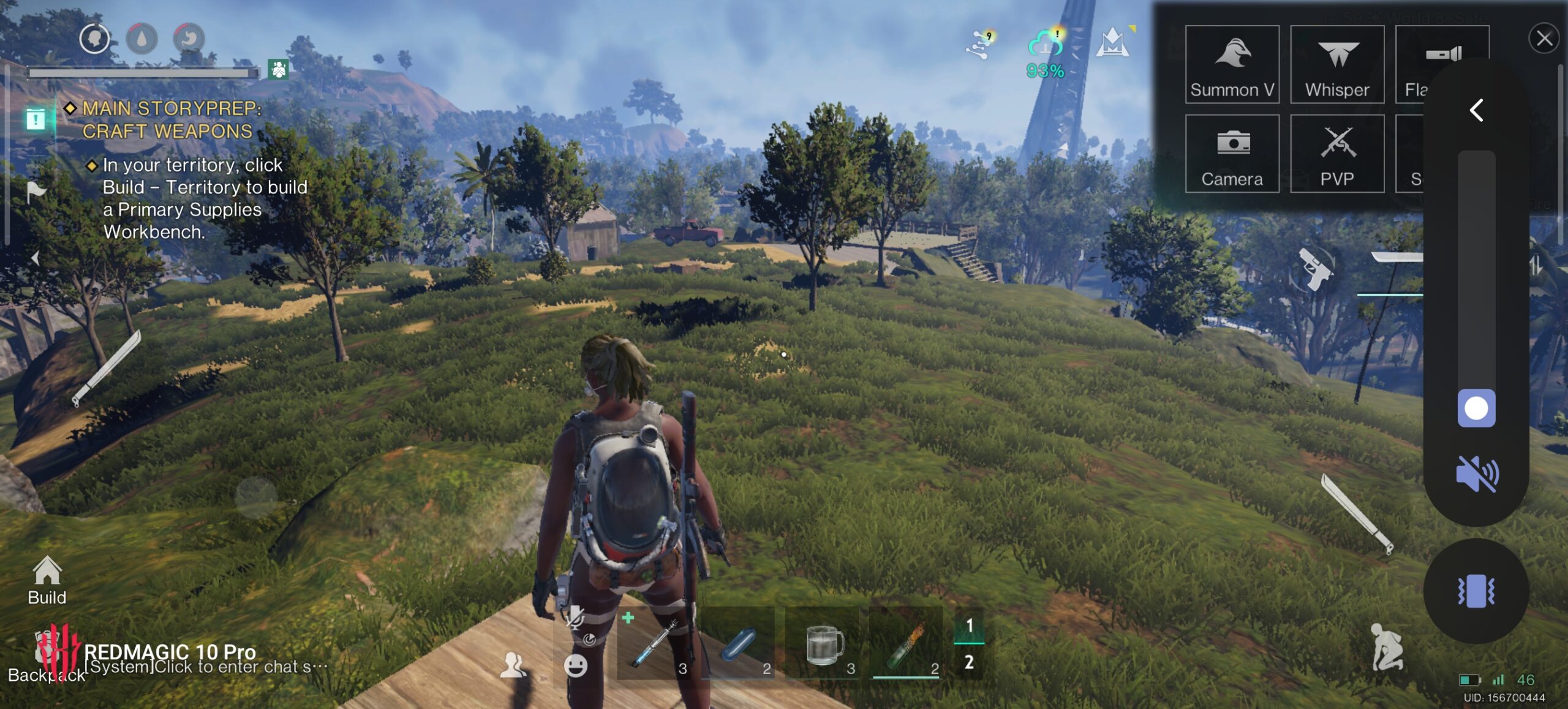Viewport: 1568px width, 709px height.
Task: Open Camera mode
Action: [x=1232, y=154]
